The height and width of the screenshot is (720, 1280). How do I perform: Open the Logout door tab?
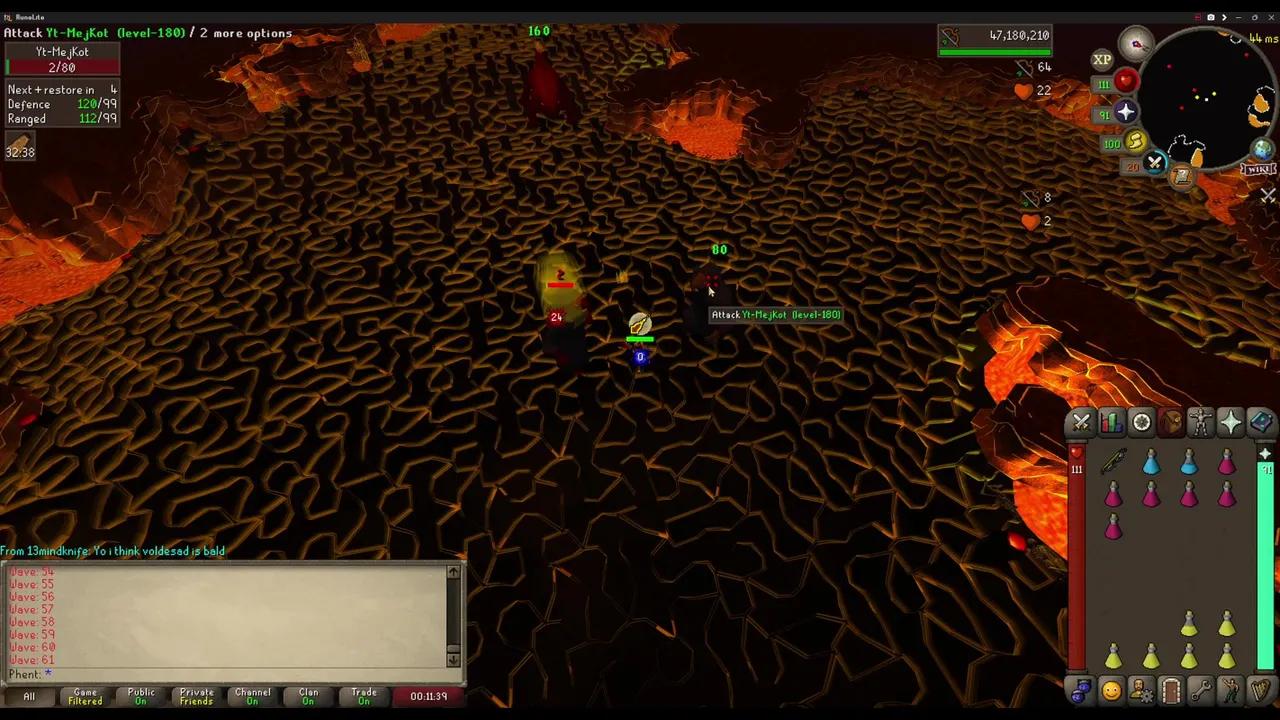pyautogui.click(x=1172, y=692)
